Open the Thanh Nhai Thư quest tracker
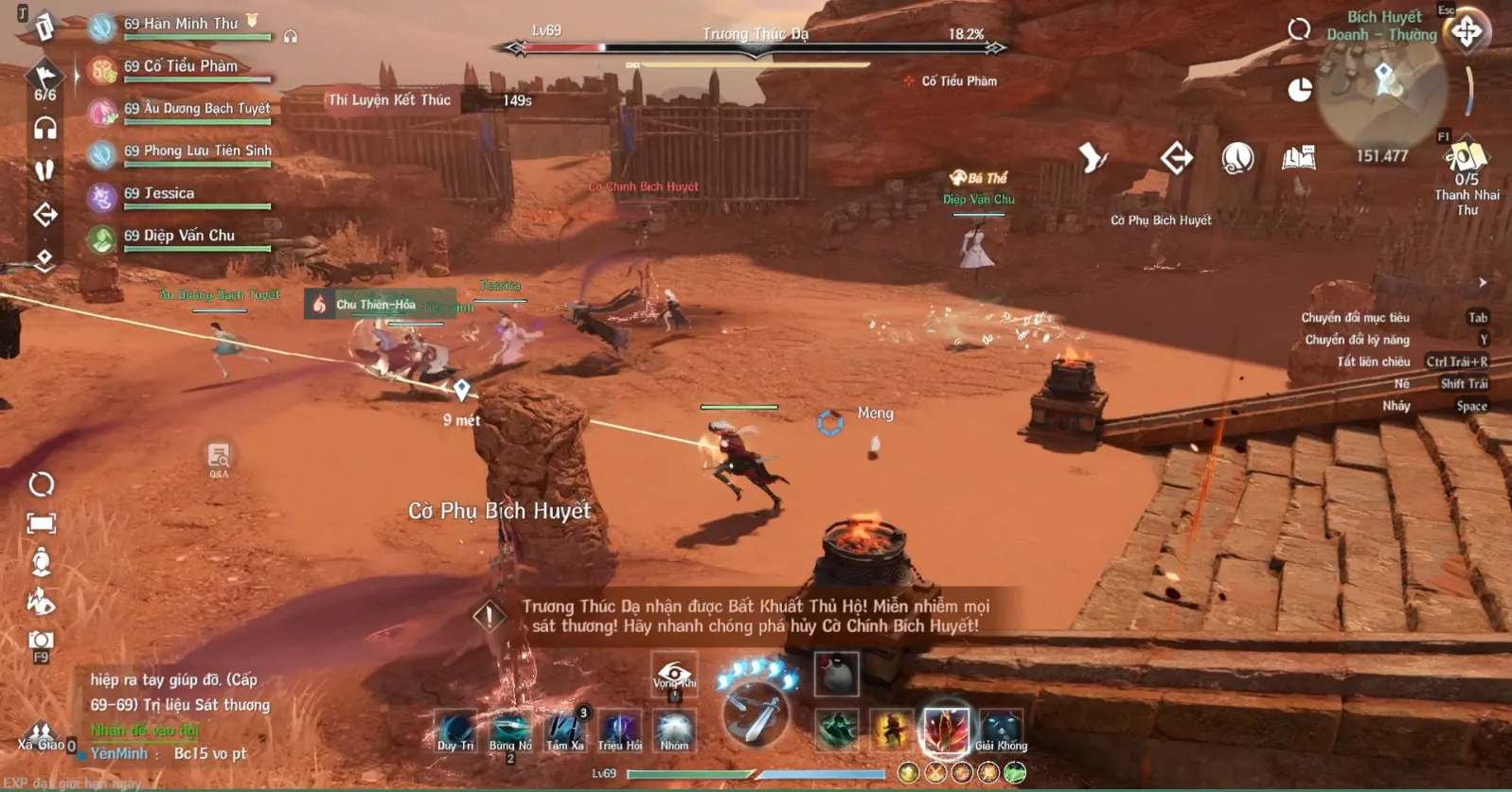1512x792 pixels. click(1466, 180)
